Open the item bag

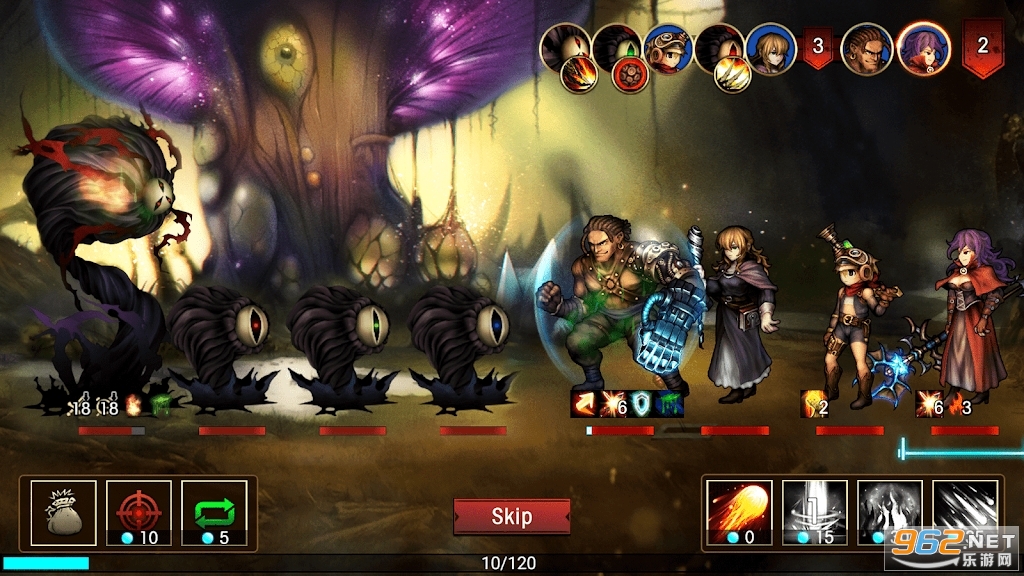click(64, 513)
